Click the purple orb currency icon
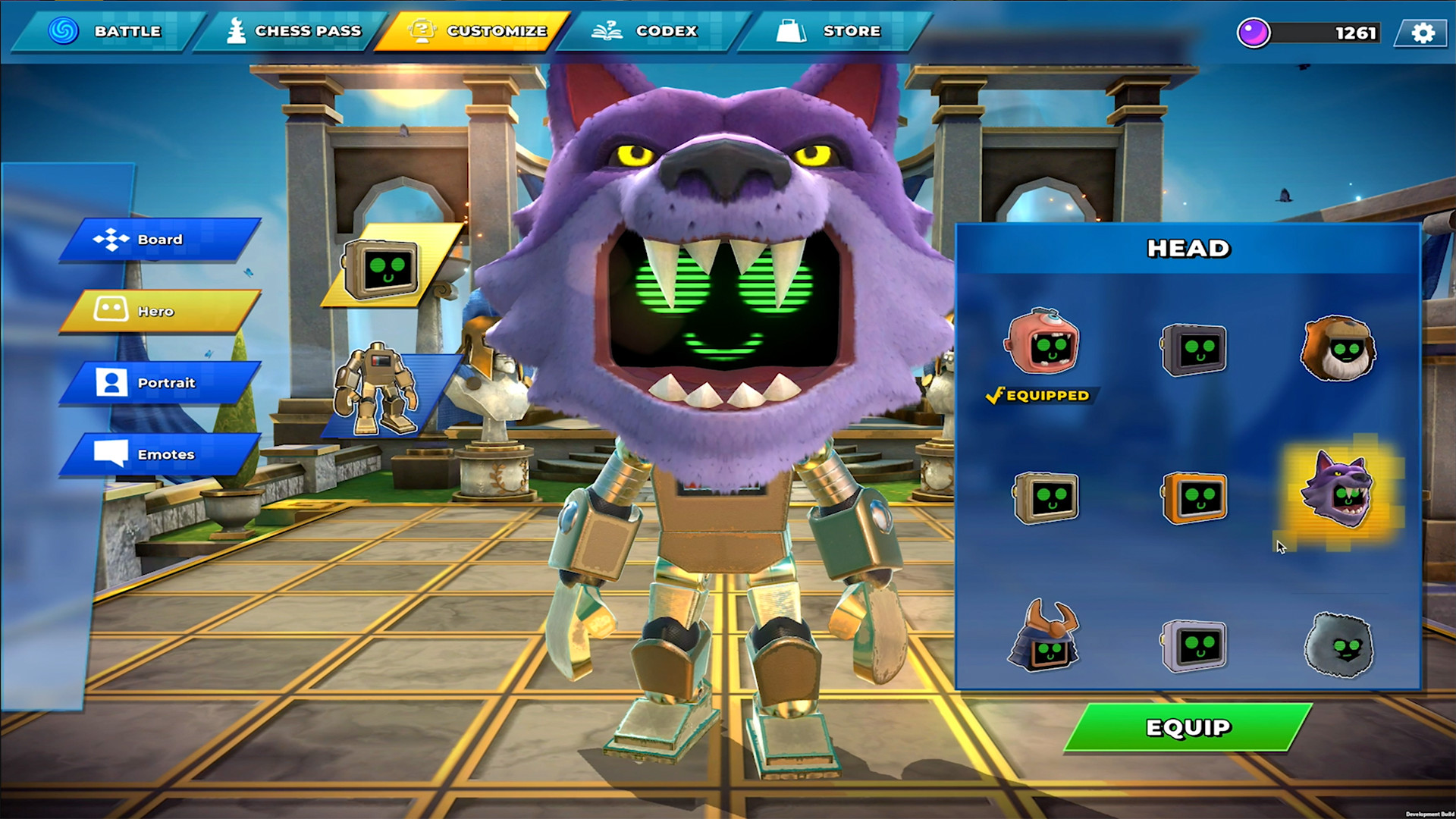 [1254, 33]
